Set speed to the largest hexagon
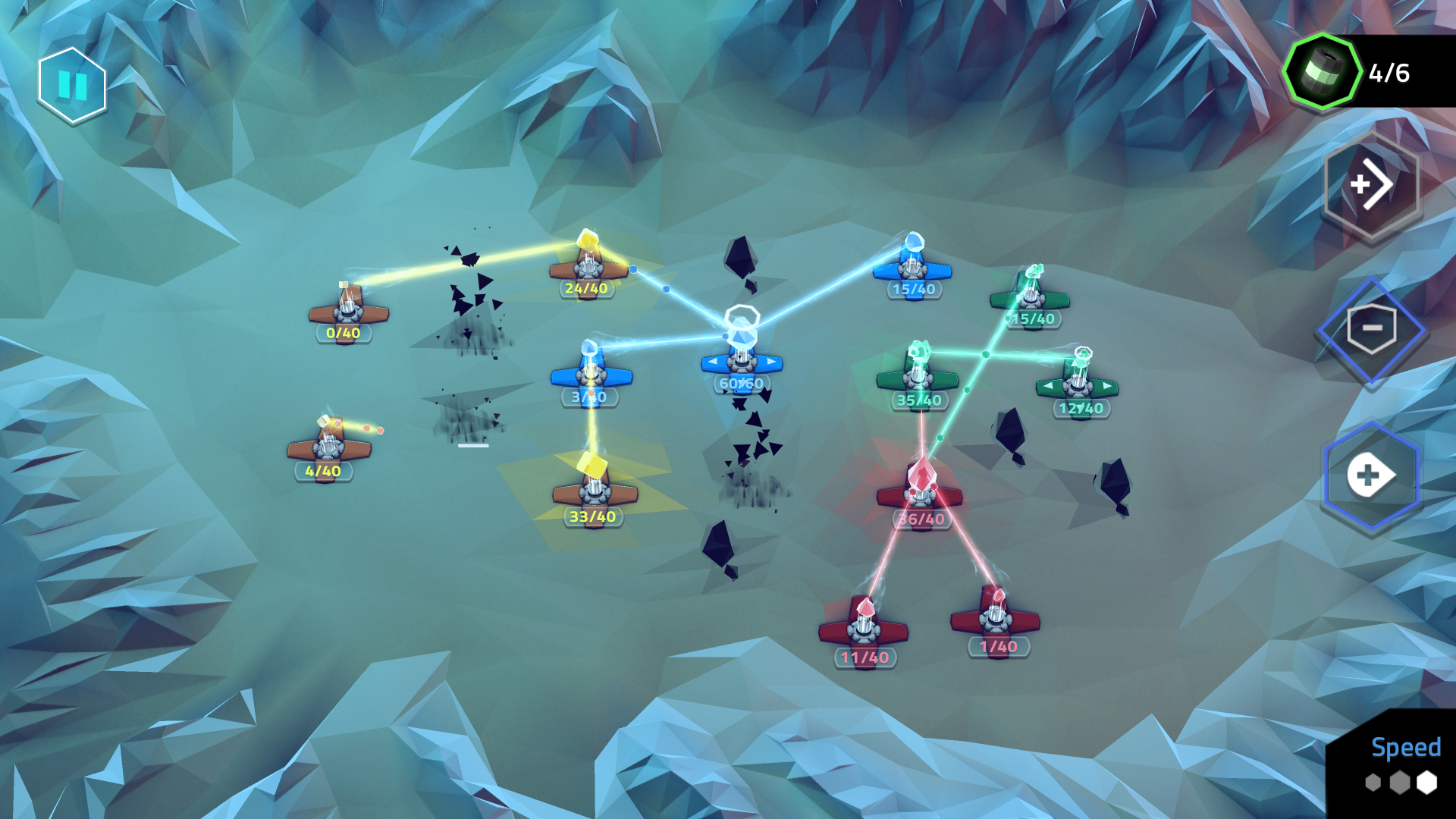Screen dimensions: 1456x819 pyautogui.click(x=1426, y=782)
